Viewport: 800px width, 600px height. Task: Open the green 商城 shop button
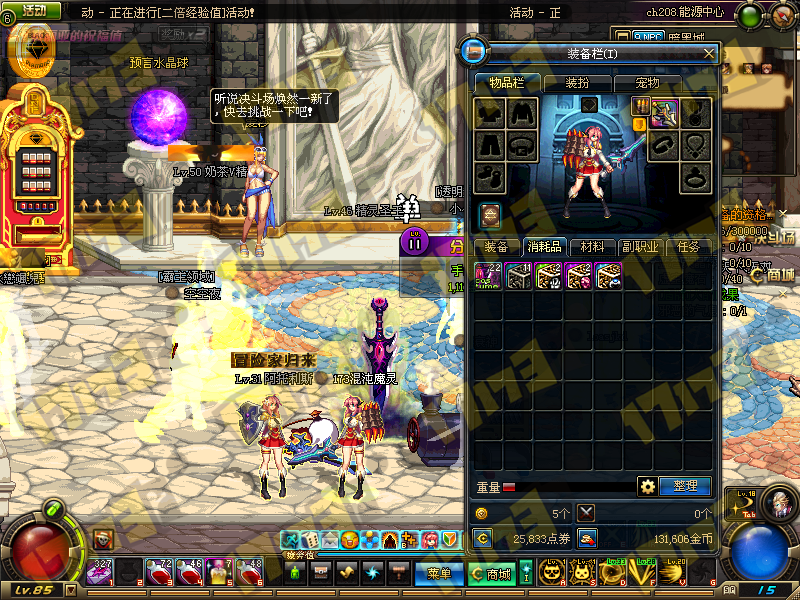pyautogui.click(x=492, y=574)
